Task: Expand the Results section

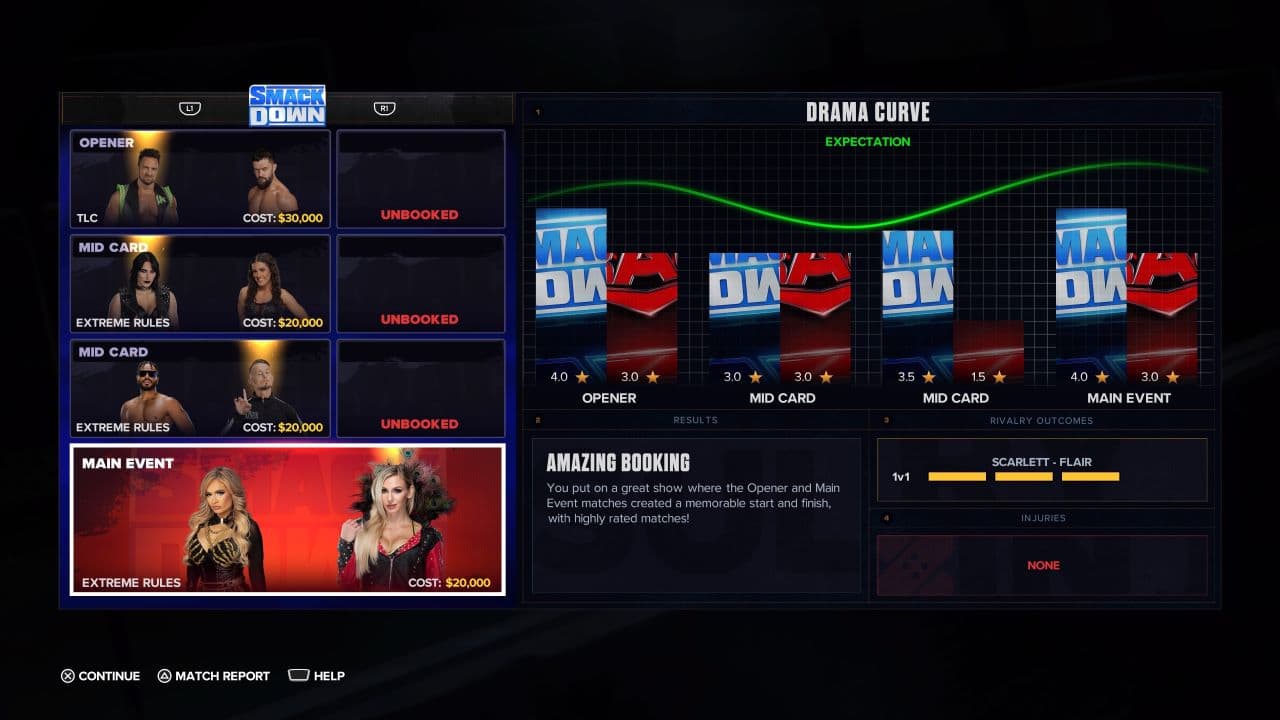Action: (695, 420)
